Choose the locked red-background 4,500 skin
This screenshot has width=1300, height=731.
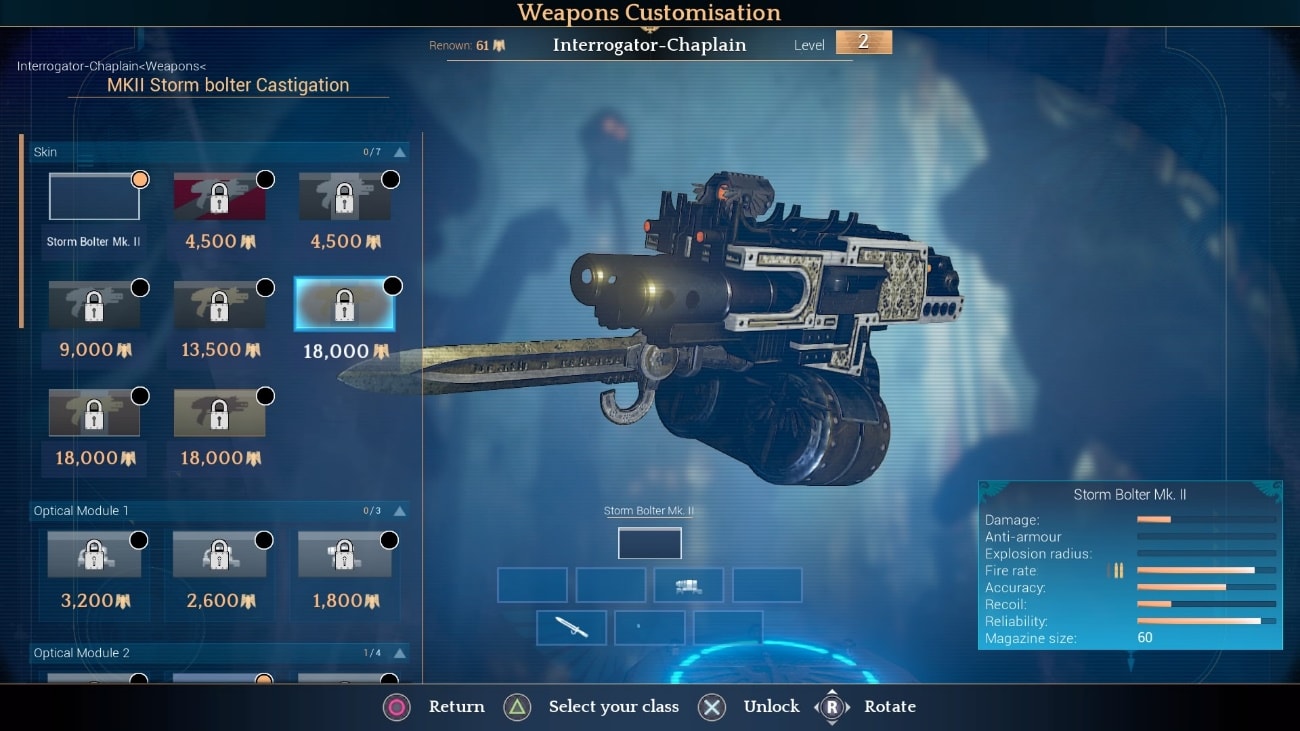pyautogui.click(x=219, y=197)
